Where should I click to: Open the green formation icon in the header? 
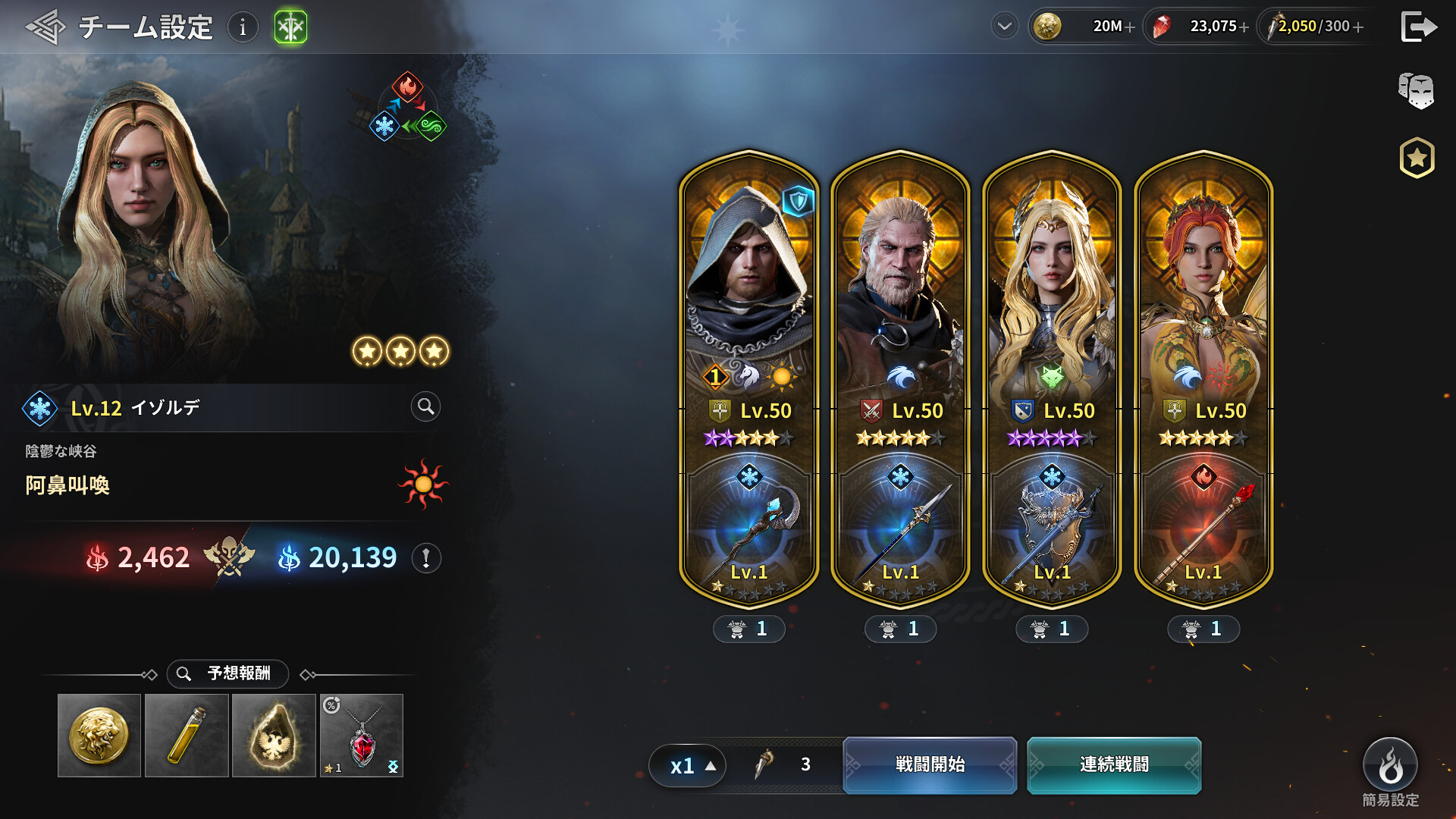click(290, 27)
